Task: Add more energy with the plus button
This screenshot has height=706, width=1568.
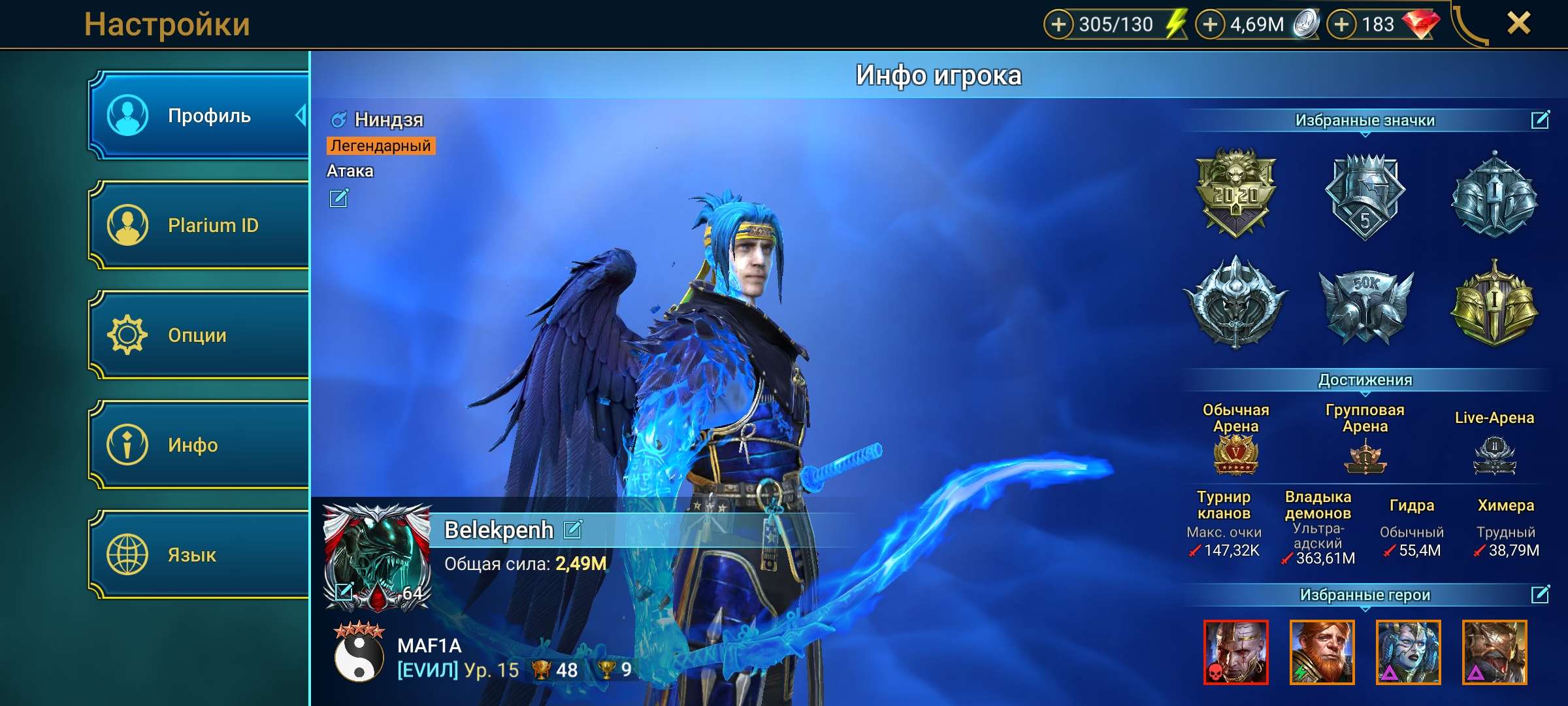Action: 1058,25
